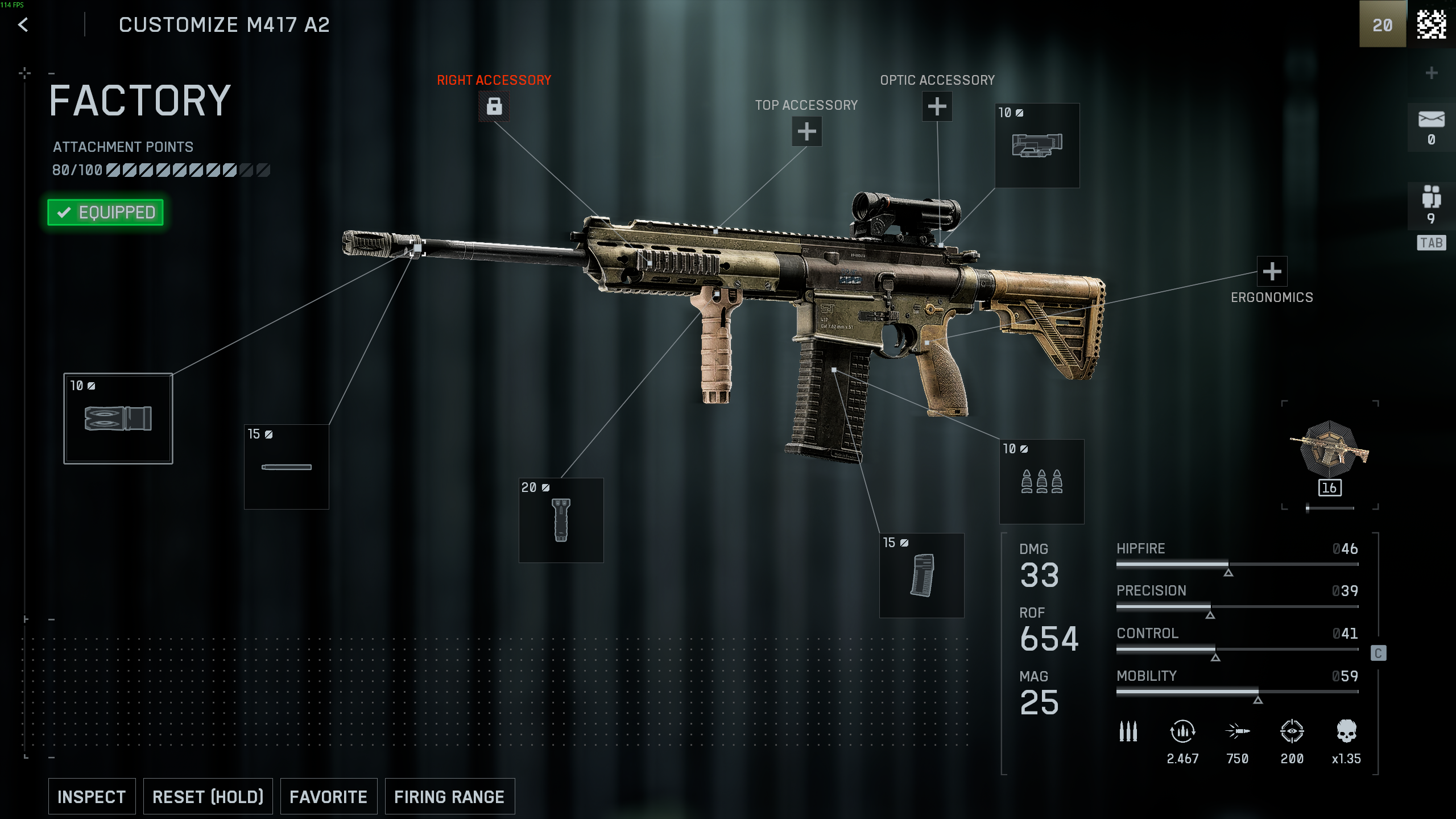This screenshot has height=819, width=1456.
Task: Go back with the top-left arrow
Action: pos(23,25)
